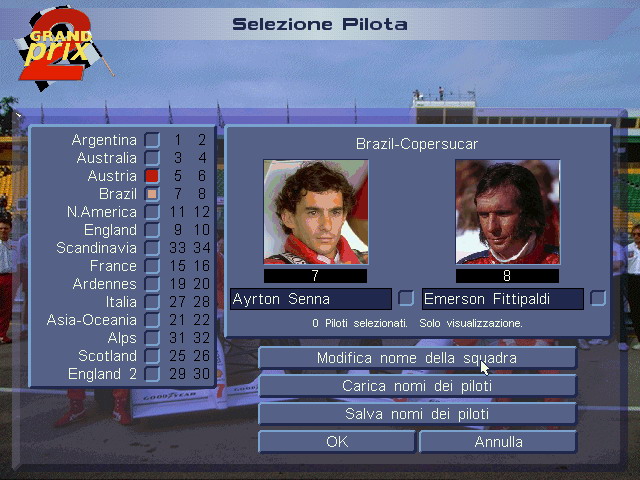Select the Scotland team checkbox
640x480 pixels.
[152, 356]
